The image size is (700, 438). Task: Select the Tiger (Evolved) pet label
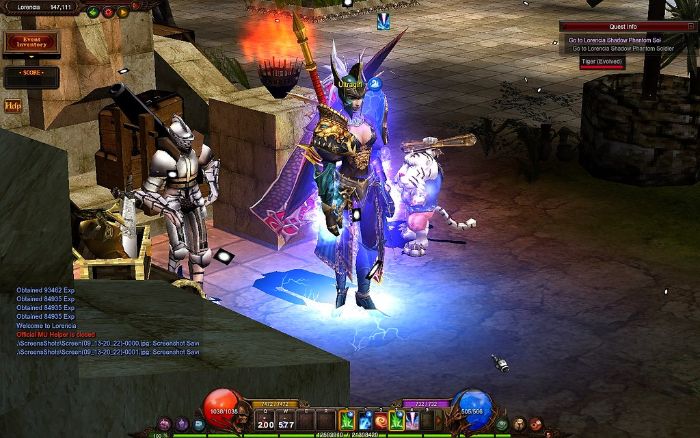tap(601, 61)
